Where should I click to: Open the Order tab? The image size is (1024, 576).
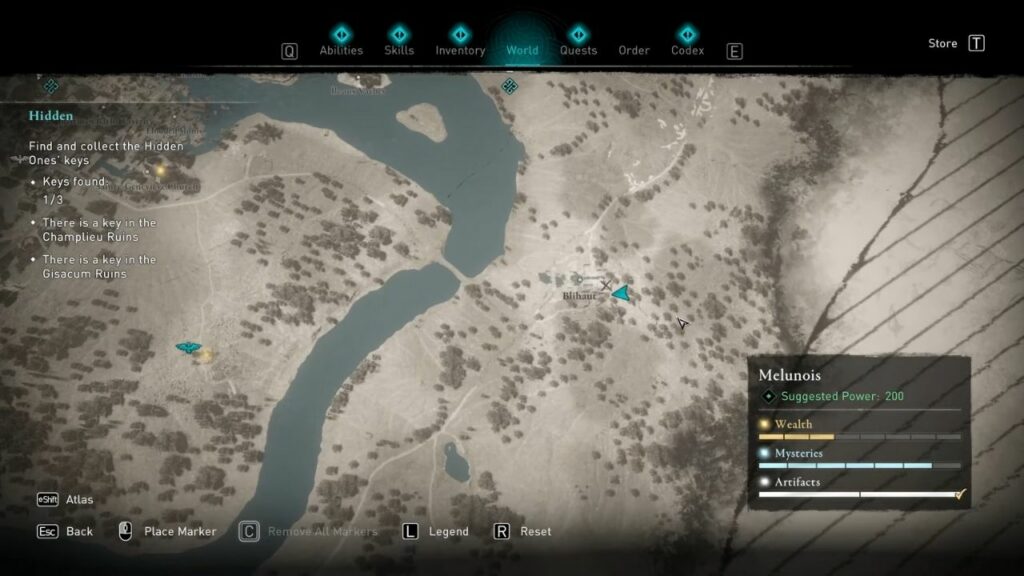tap(634, 50)
